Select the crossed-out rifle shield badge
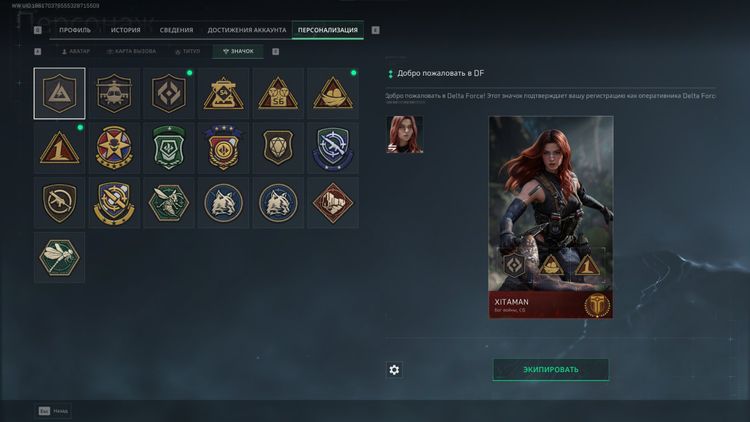 59,203
